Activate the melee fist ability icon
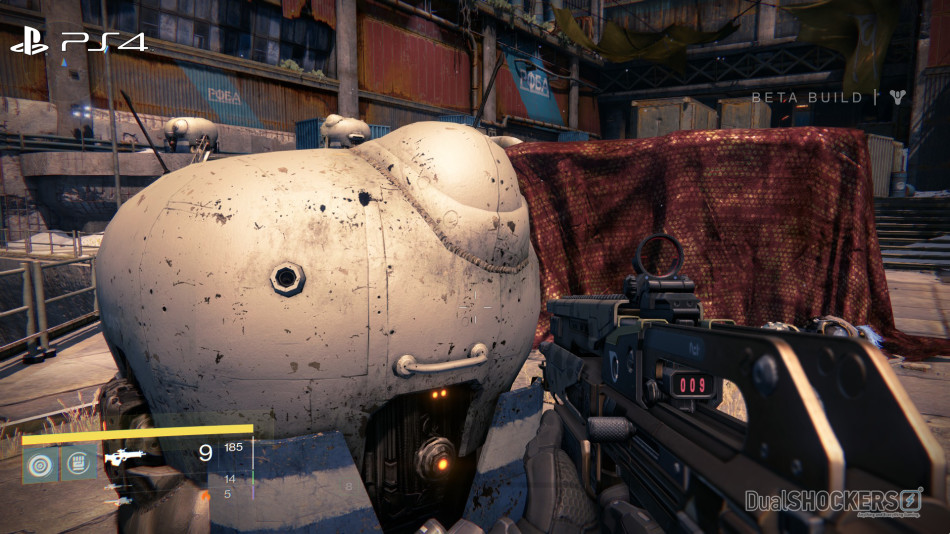The width and height of the screenshot is (950, 534). (79, 462)
